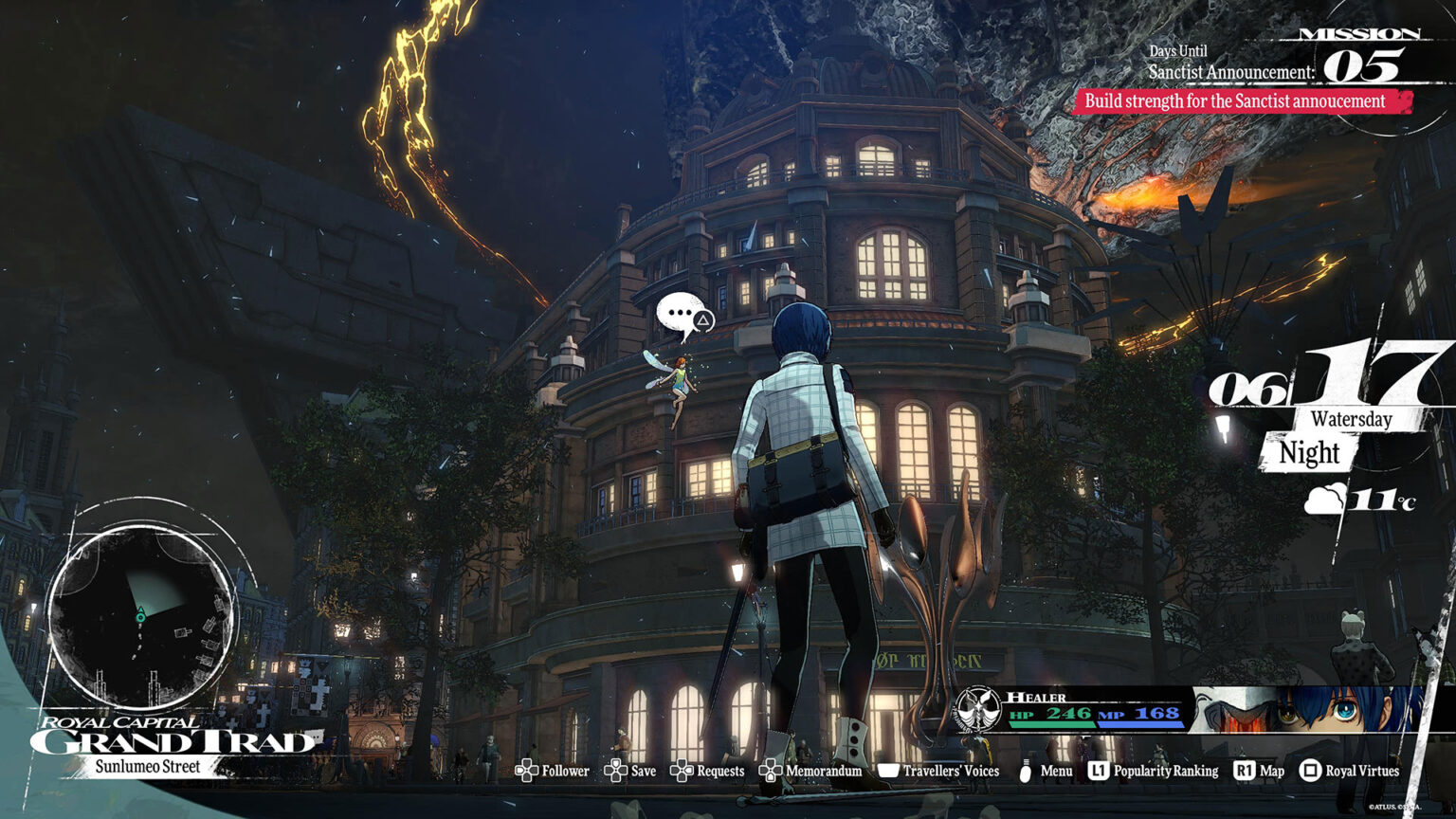Open the Map from the command bar

click(x=1259, y=771)
